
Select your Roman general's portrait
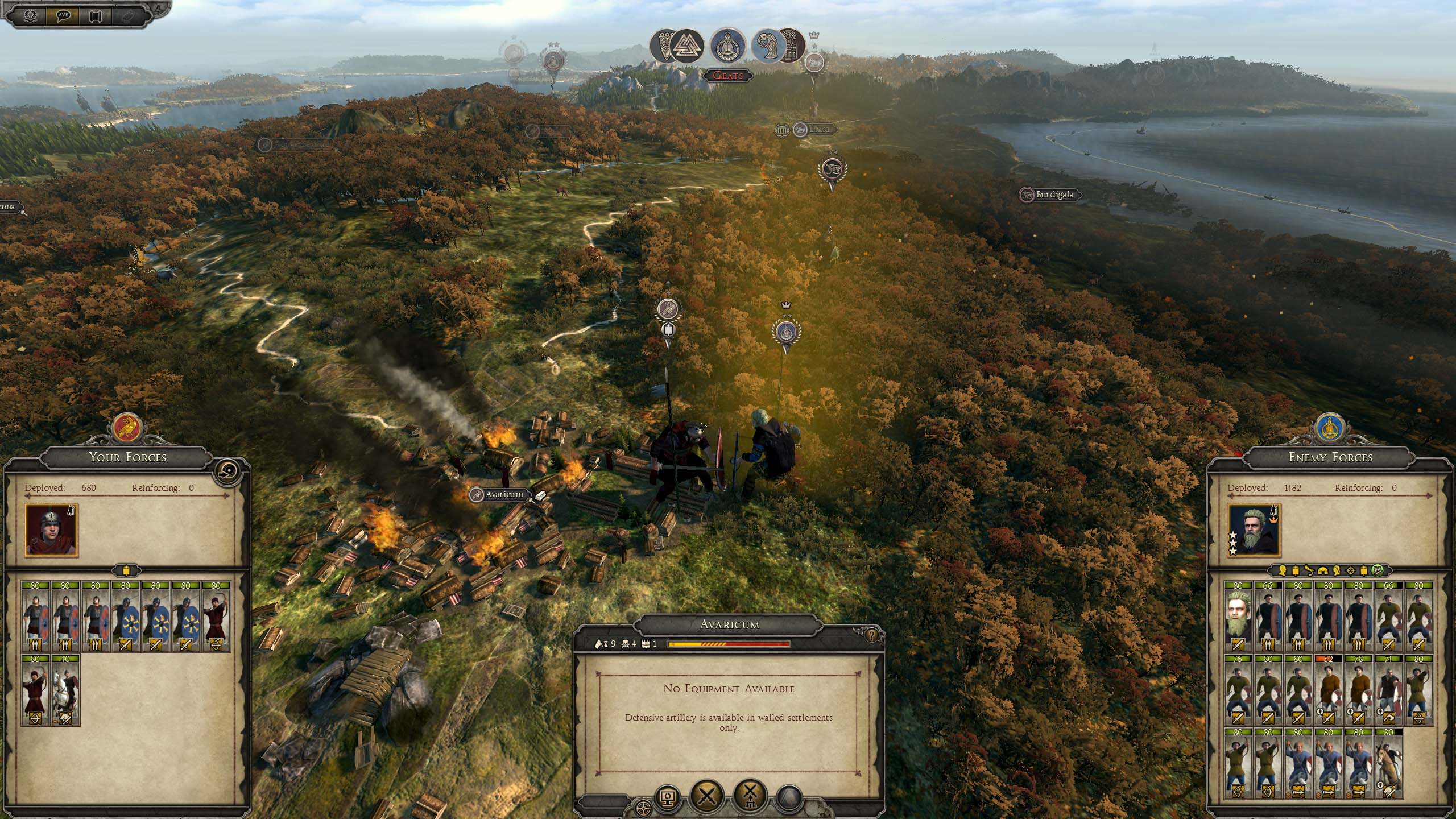point(51,530)
